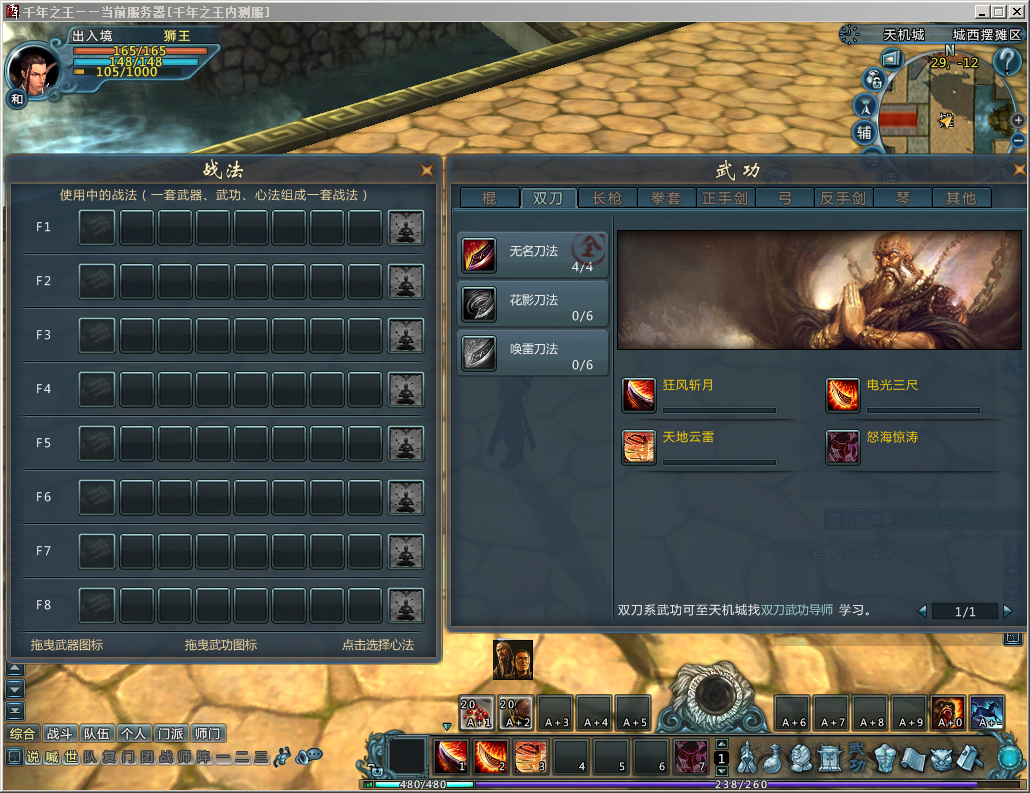This screenshot has height=793, width=1030.
Task: Switch to the 弓 tab
Action: [x=784, y=198]
